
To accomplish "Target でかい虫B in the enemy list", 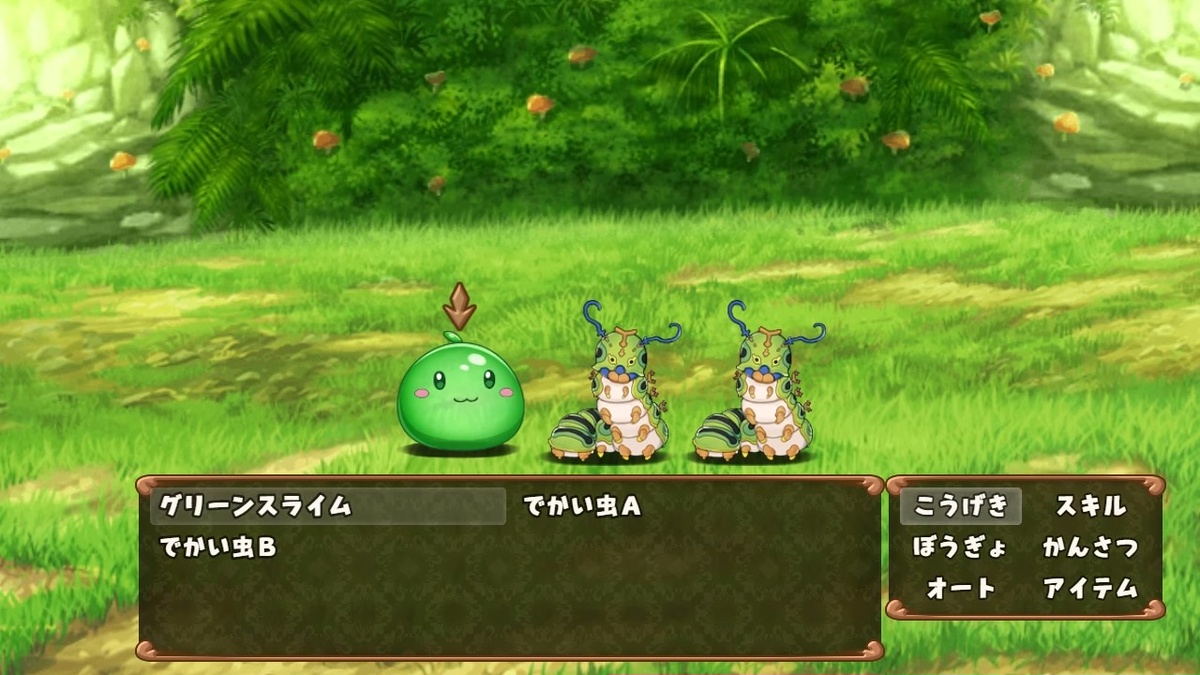I will click(x=217, y=547).
